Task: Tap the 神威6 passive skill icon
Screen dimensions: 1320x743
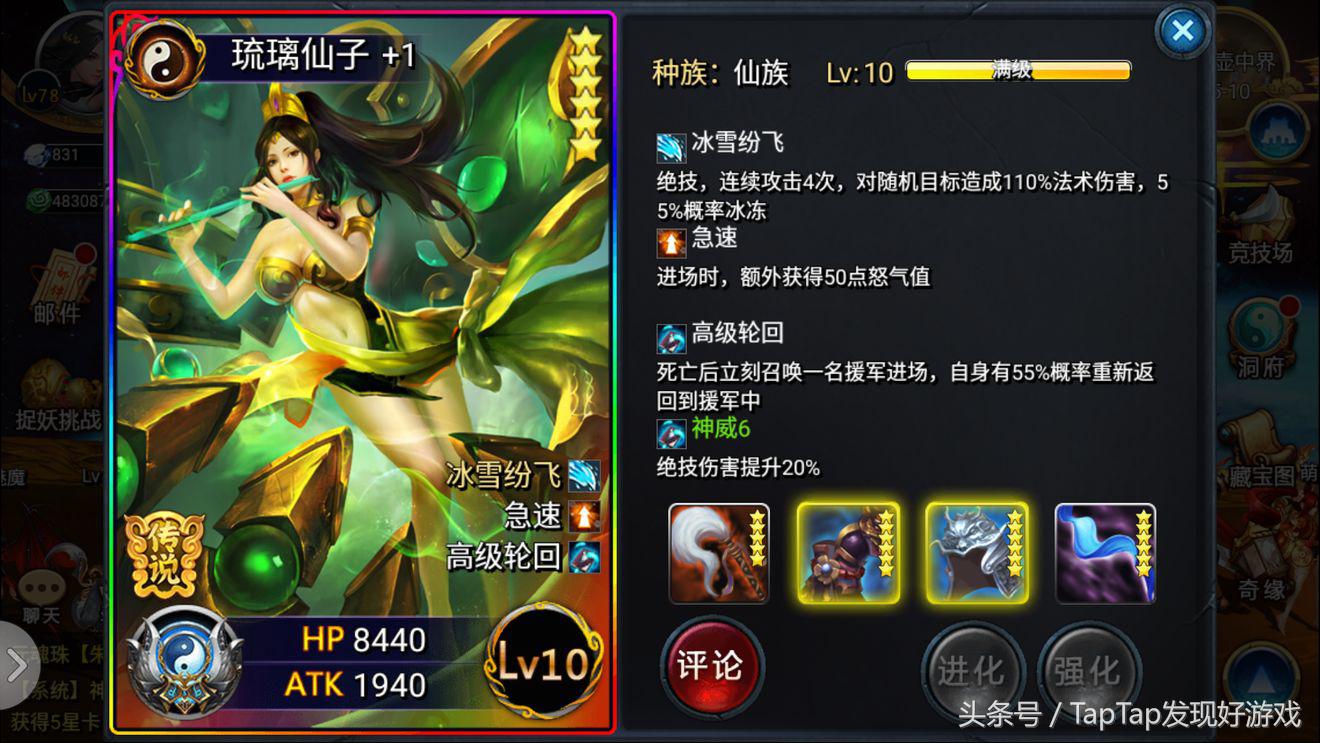Action: [x=670, y=434]
